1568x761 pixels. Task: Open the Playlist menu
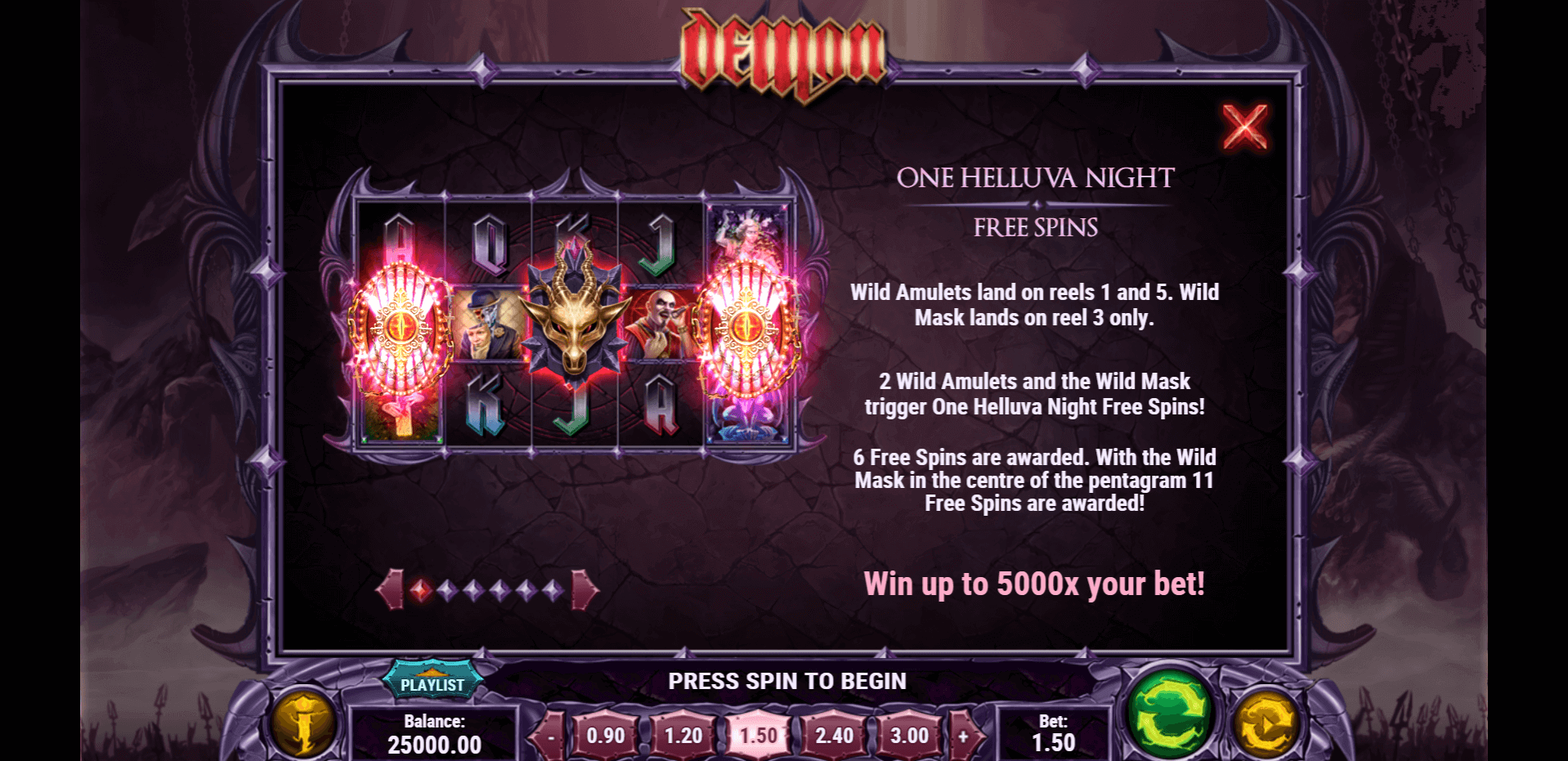coord(432,683)
